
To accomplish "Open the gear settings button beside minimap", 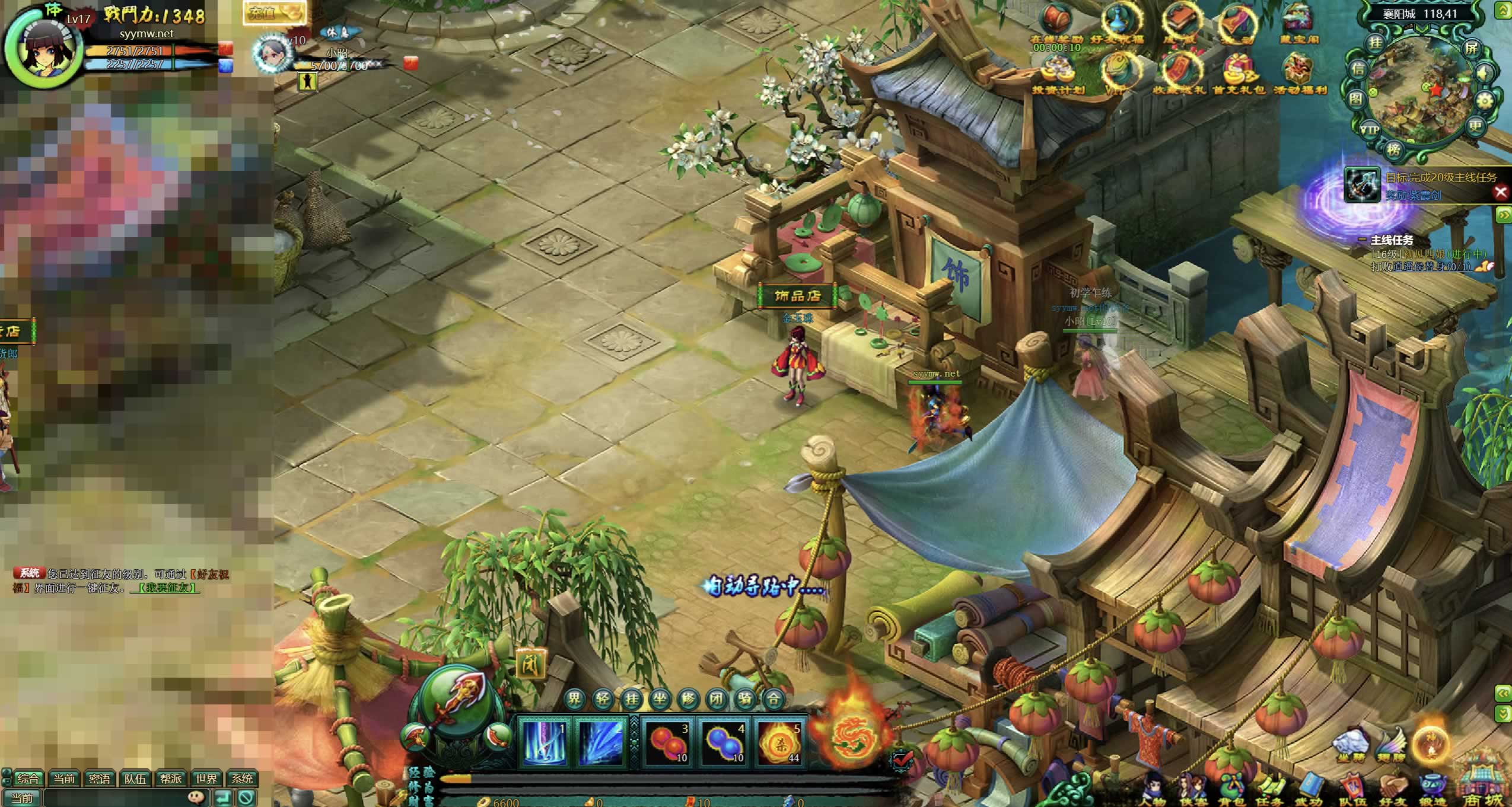I will (x=1484, y=101).
